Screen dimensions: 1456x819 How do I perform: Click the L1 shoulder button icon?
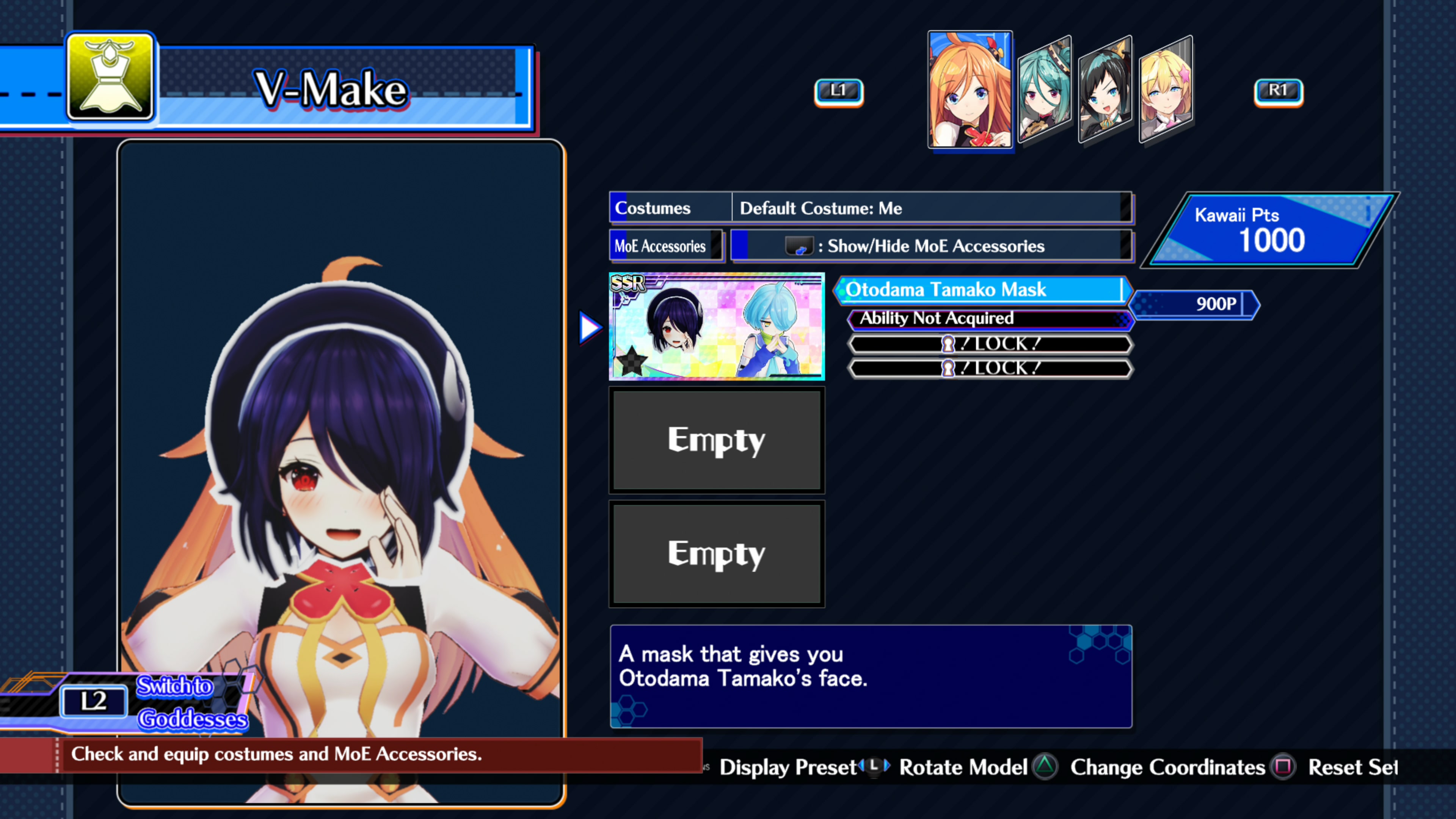pos(838,91)
